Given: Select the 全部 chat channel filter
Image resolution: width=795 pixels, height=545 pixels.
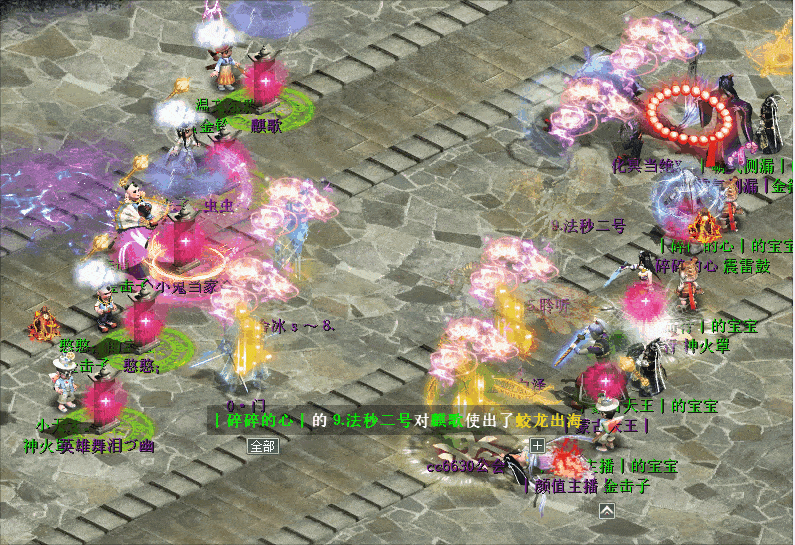Looking at the screenshot, I should click(x=262, y=446).
